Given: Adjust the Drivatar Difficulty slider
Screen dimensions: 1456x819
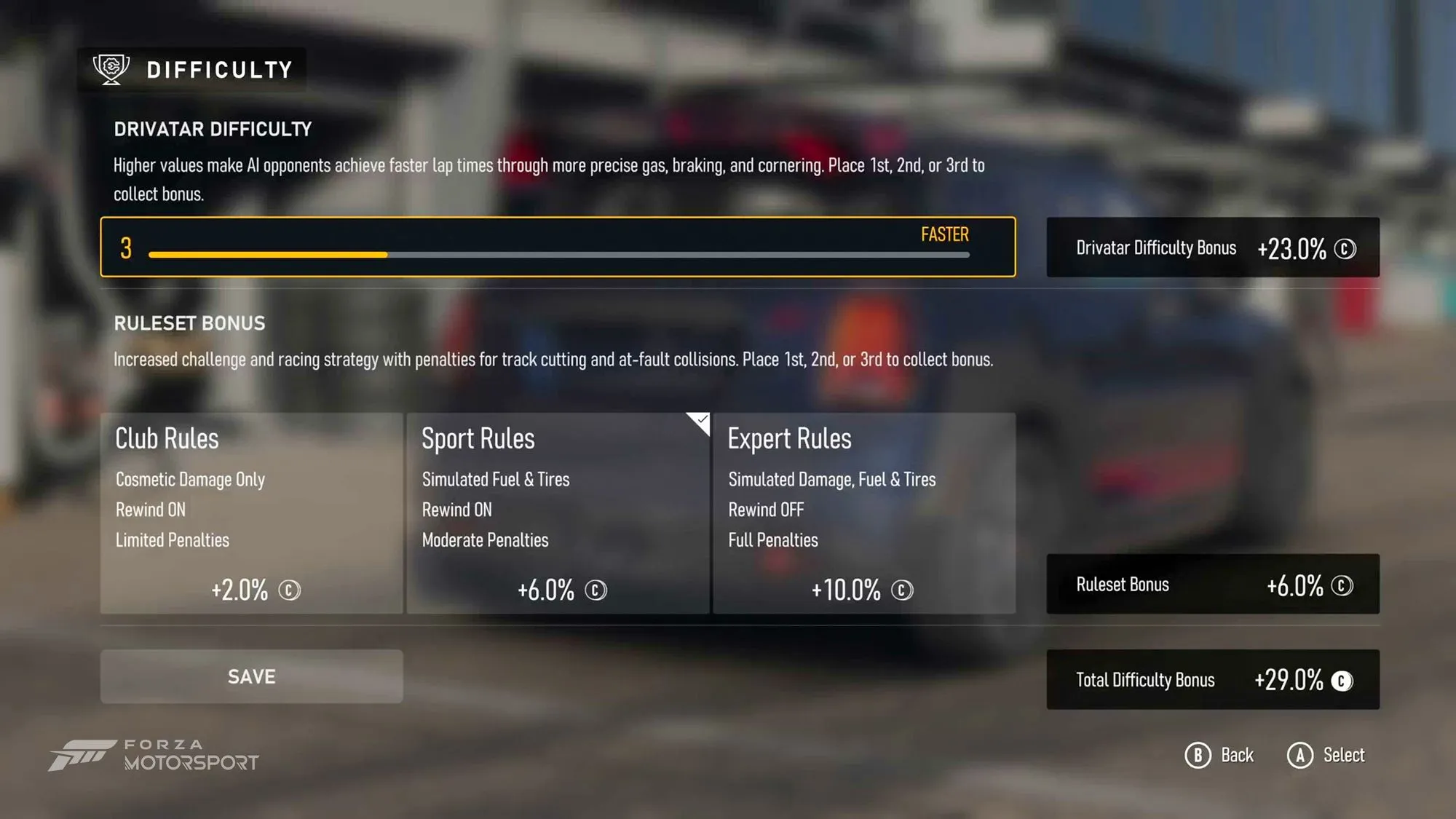Looking at the screenshot, I should 558,254.
